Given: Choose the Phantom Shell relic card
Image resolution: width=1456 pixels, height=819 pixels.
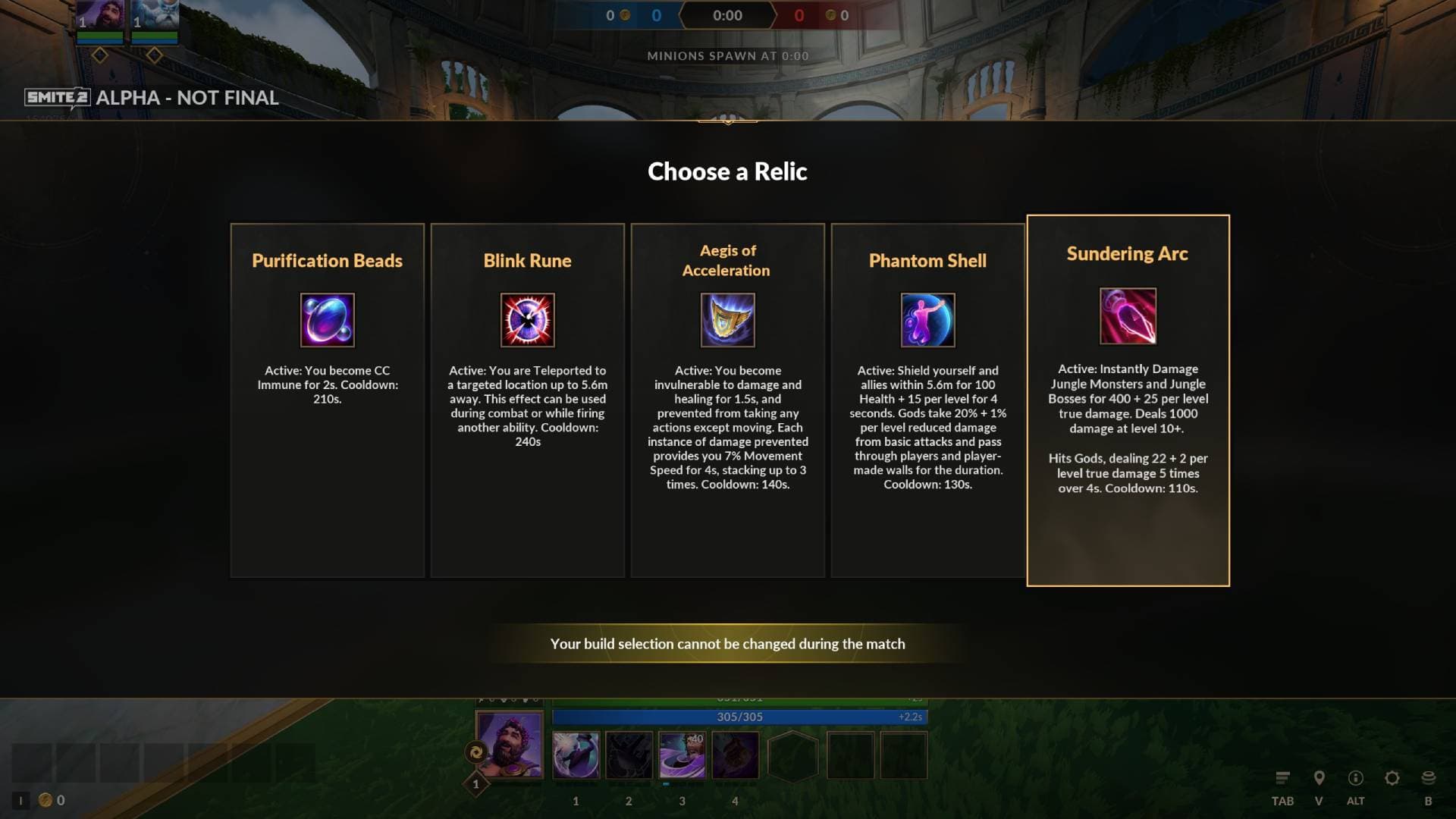Looking at the screenshot, I should pos(927,400).
